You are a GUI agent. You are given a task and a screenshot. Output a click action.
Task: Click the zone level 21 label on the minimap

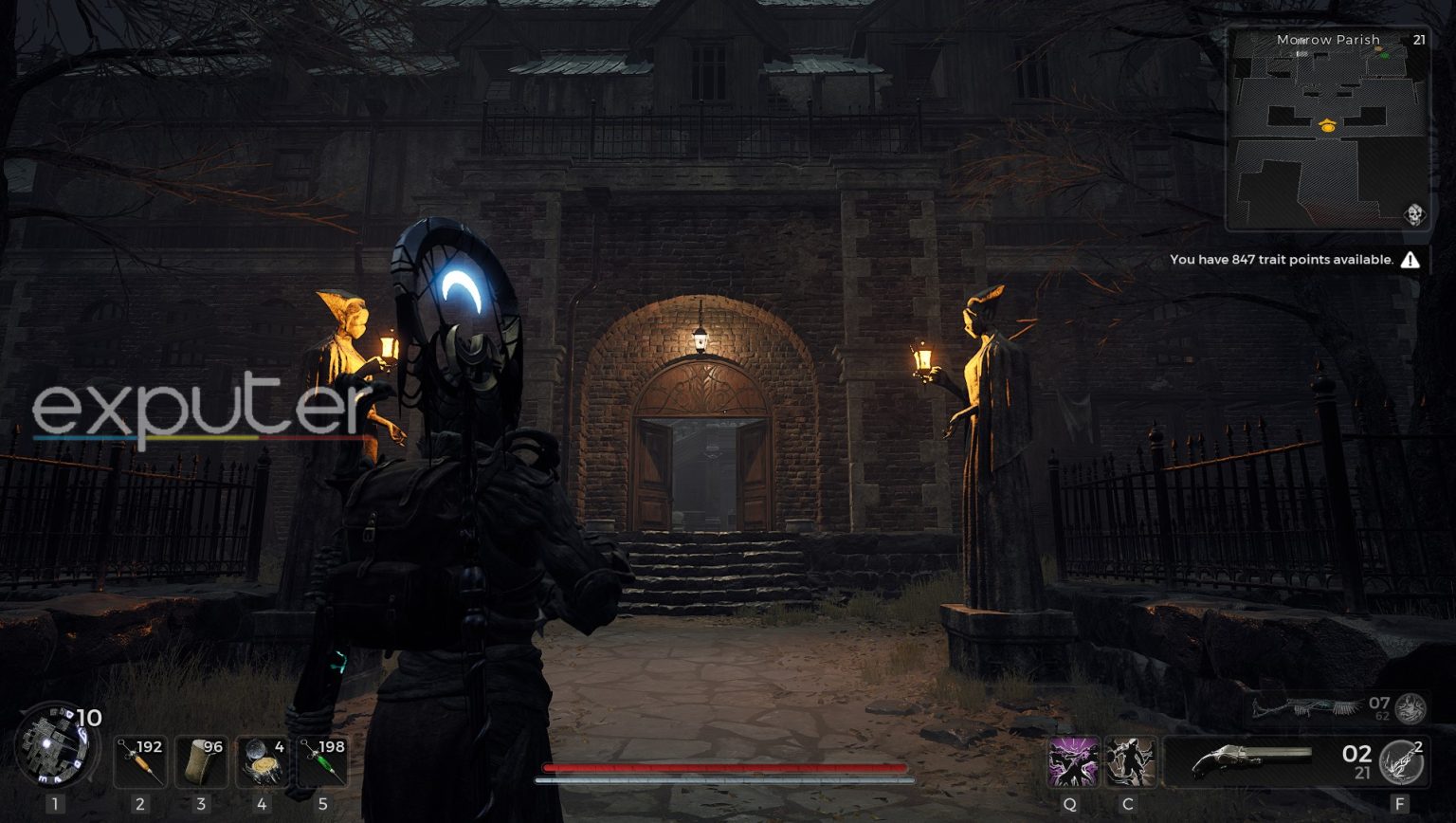click(x=1419, y=39)
